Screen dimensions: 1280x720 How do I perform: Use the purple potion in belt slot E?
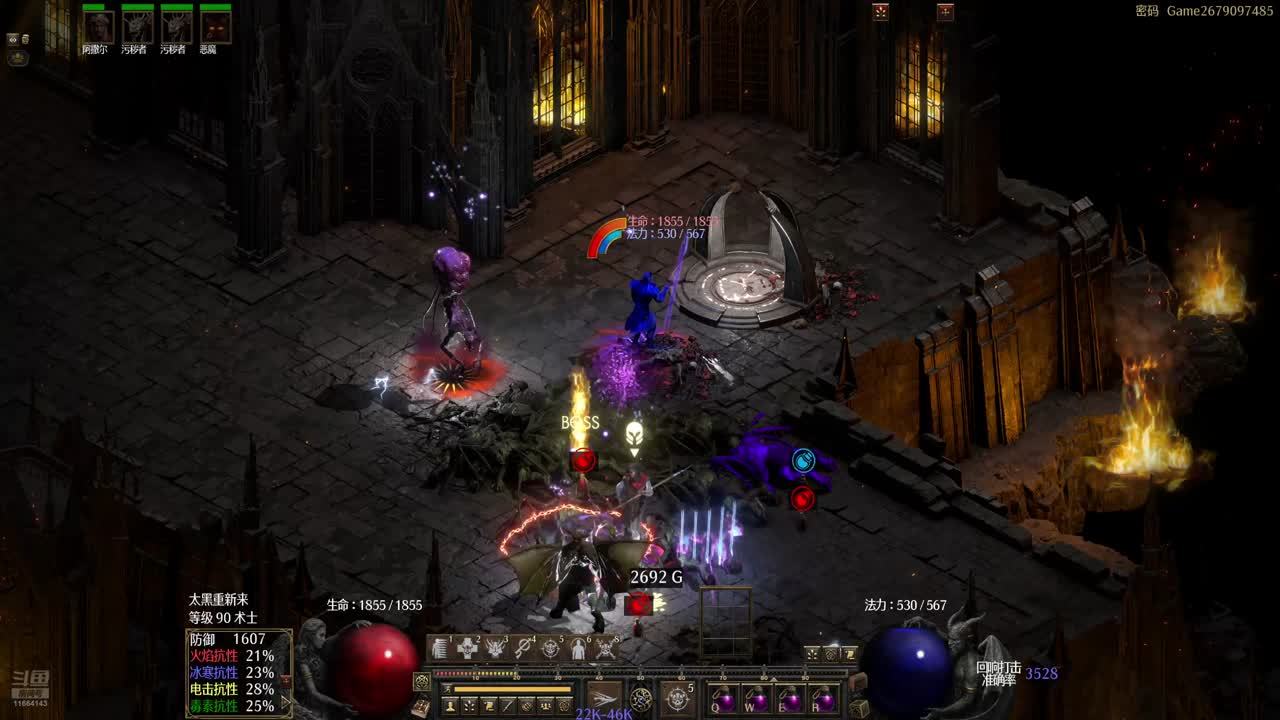[x=790, y=698]
